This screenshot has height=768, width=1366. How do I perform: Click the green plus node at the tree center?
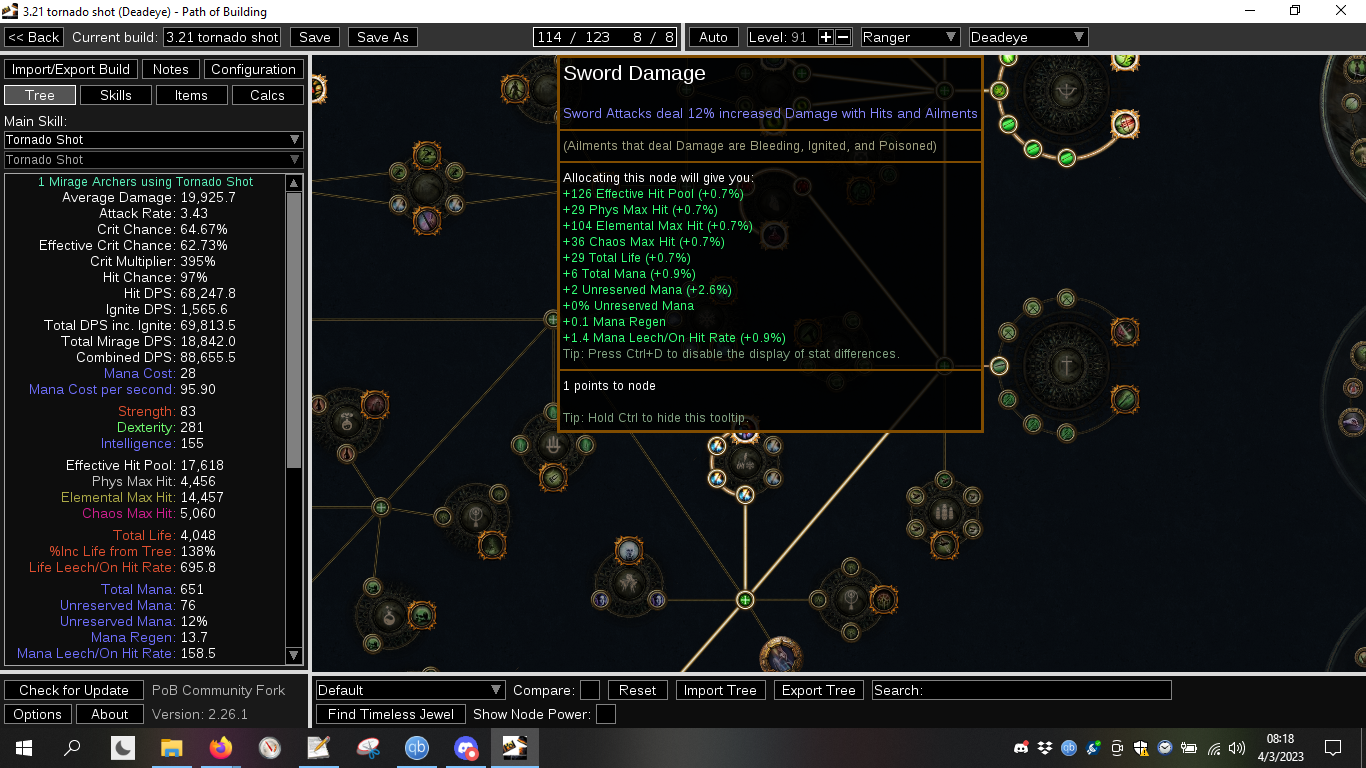pyautogui.click(x=745, y=600)
